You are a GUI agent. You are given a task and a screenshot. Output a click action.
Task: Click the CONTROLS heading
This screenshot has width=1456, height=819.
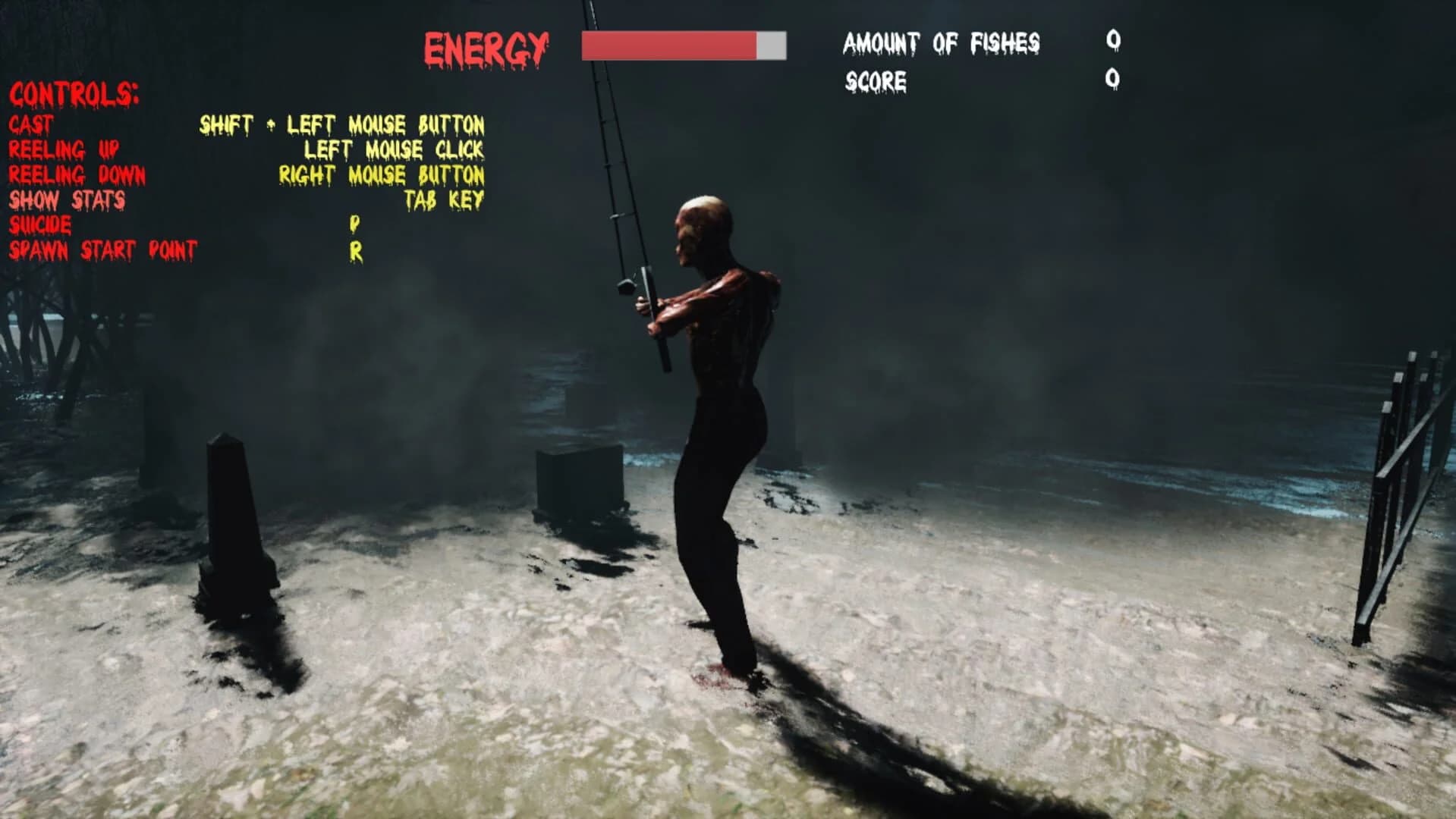click(x=74, y=96)
